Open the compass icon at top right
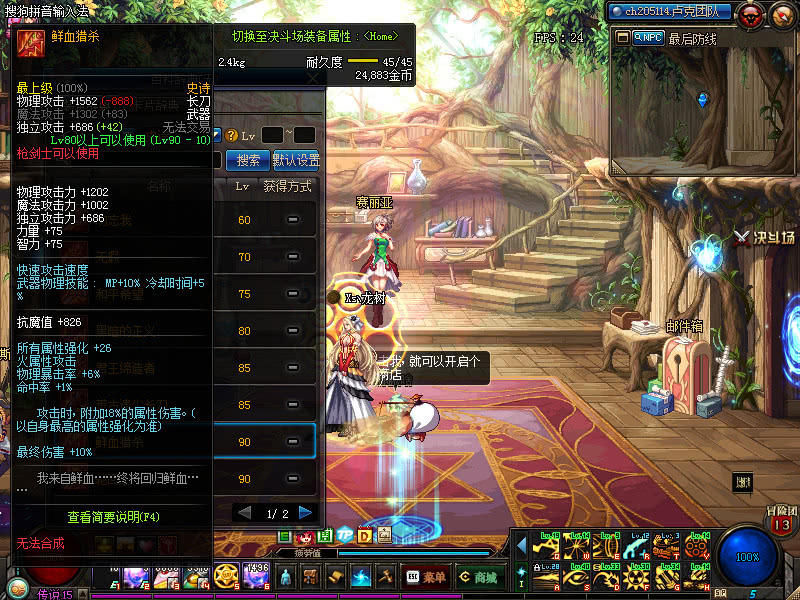The image size is (800, 600). pos(782,13)
